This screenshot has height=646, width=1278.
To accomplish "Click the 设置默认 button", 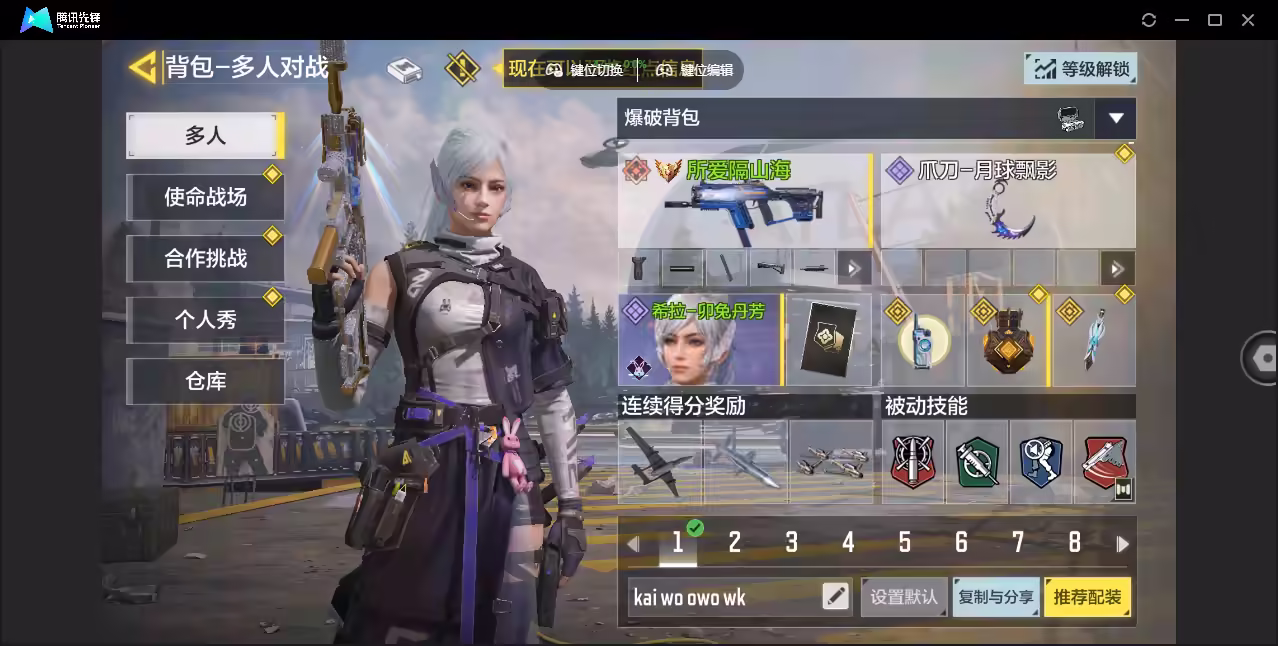I will pyautogui.click(x=904, y=597).
